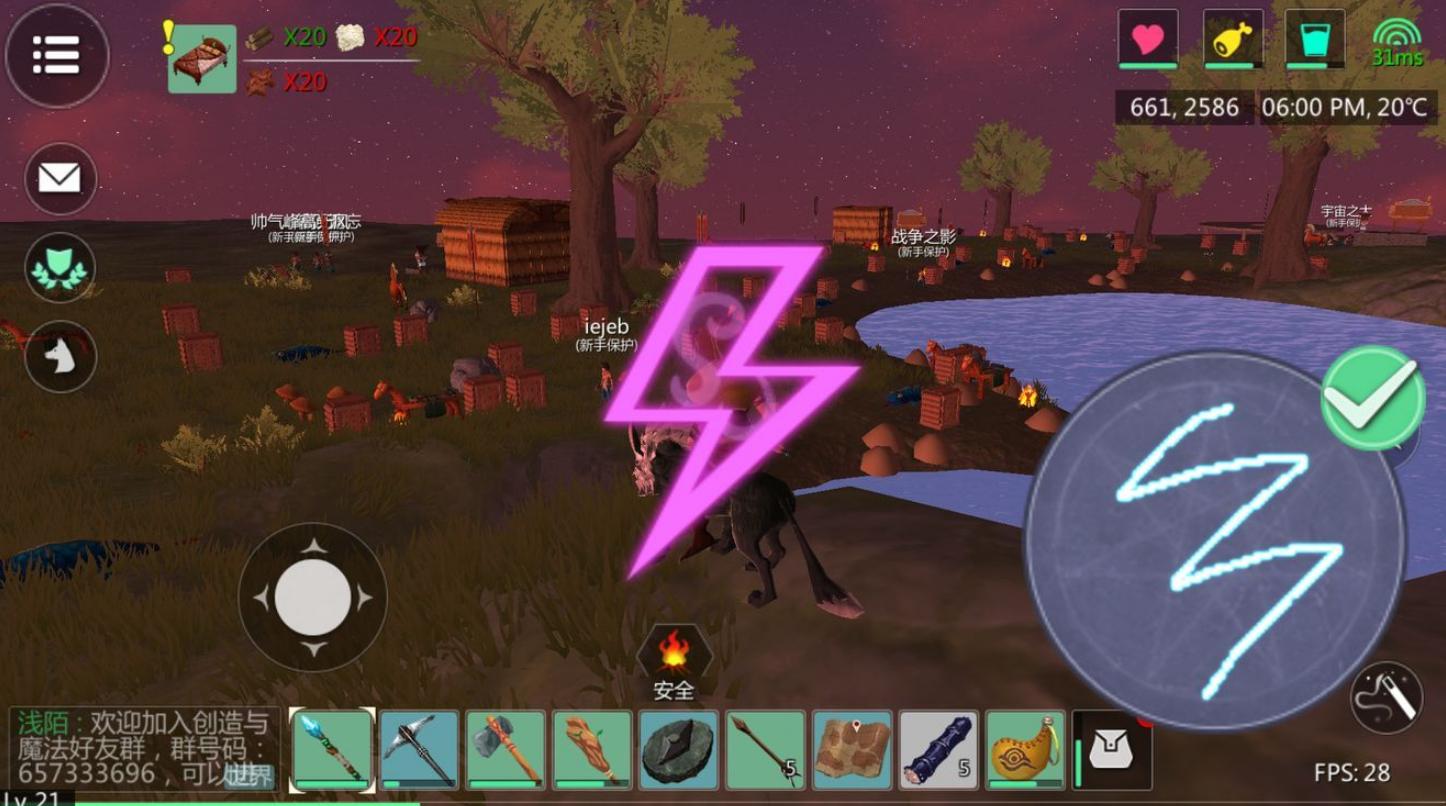The height and width of the screenshot is (806, 1446).
Task: Select the crystal magic staff slot
Action: [x=333, y=749]
